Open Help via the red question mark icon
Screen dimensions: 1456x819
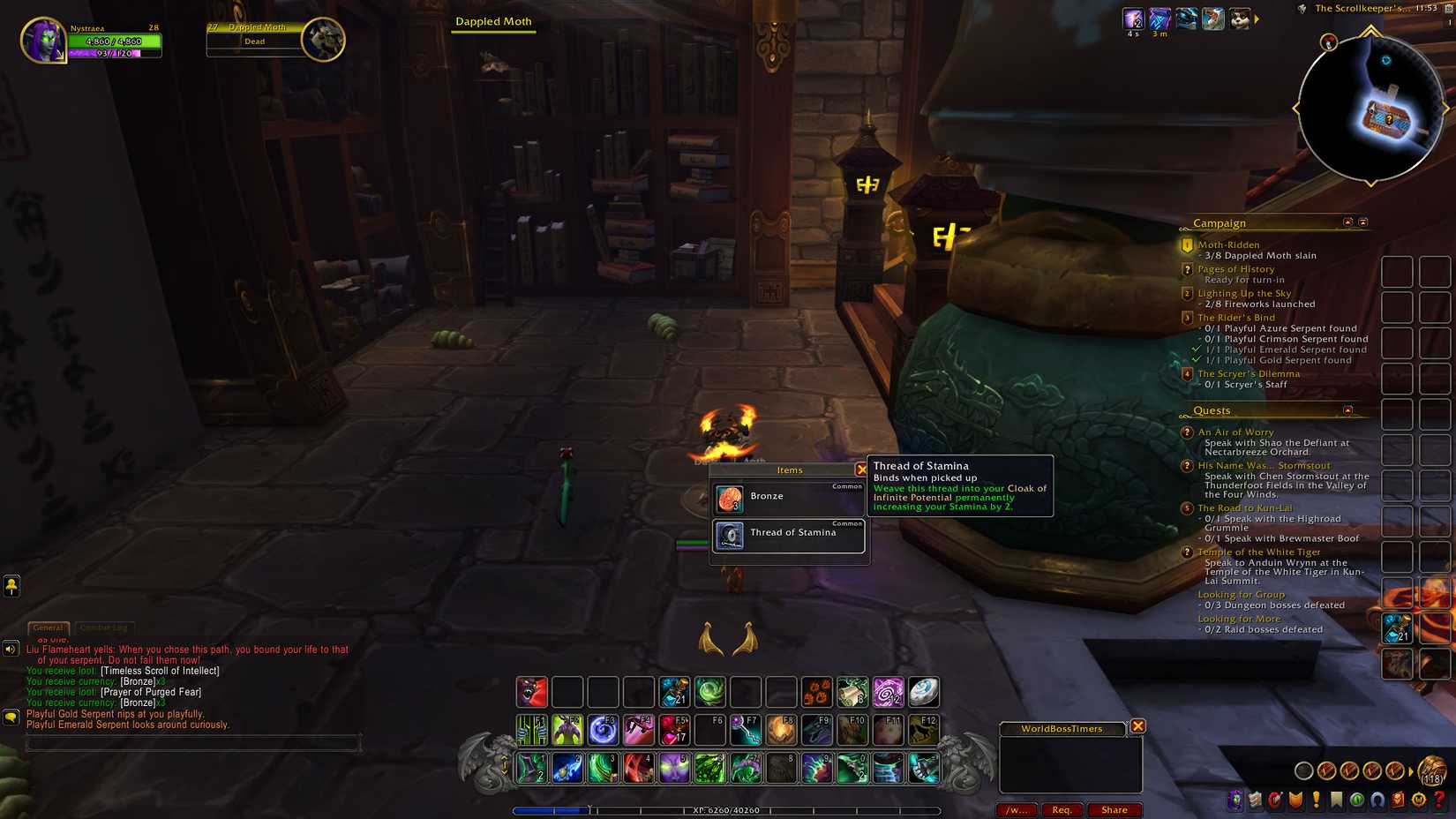click(x=1438, y=800)
